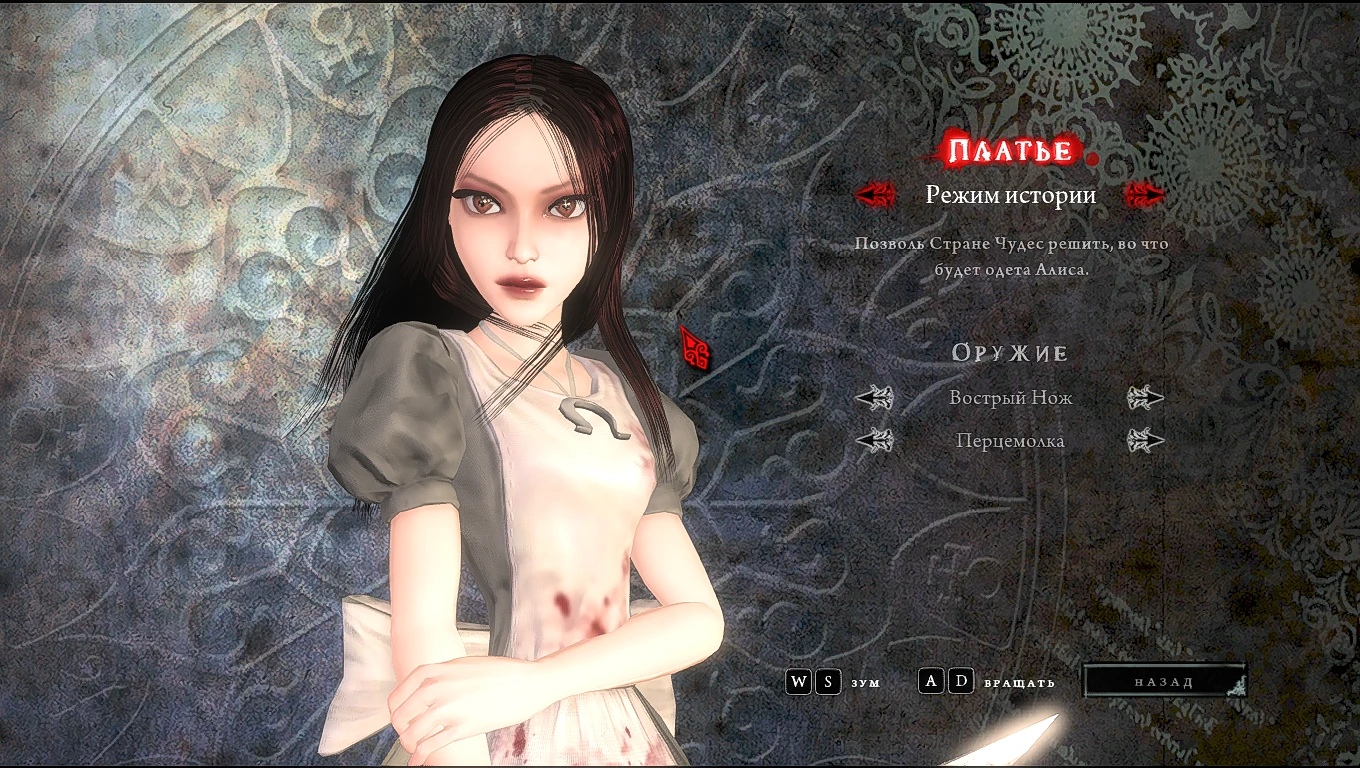Click the Перцемолка weapon label

click(1011, 440)
